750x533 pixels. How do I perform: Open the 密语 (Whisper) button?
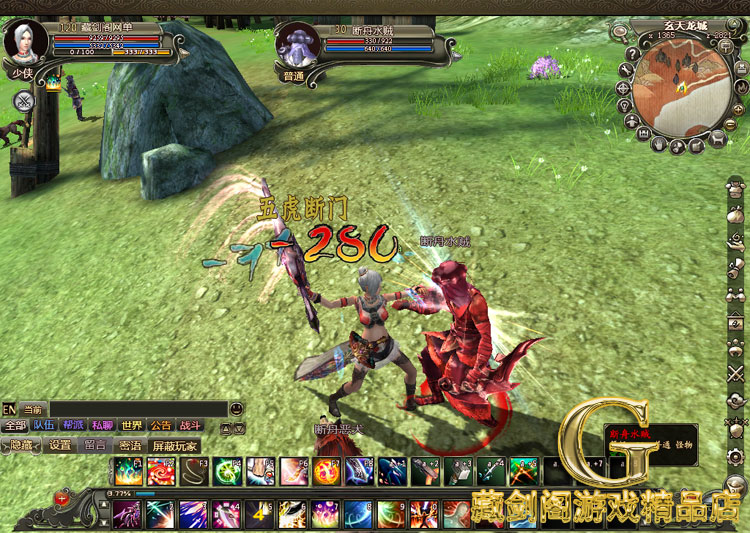click(x=130, y=445)
